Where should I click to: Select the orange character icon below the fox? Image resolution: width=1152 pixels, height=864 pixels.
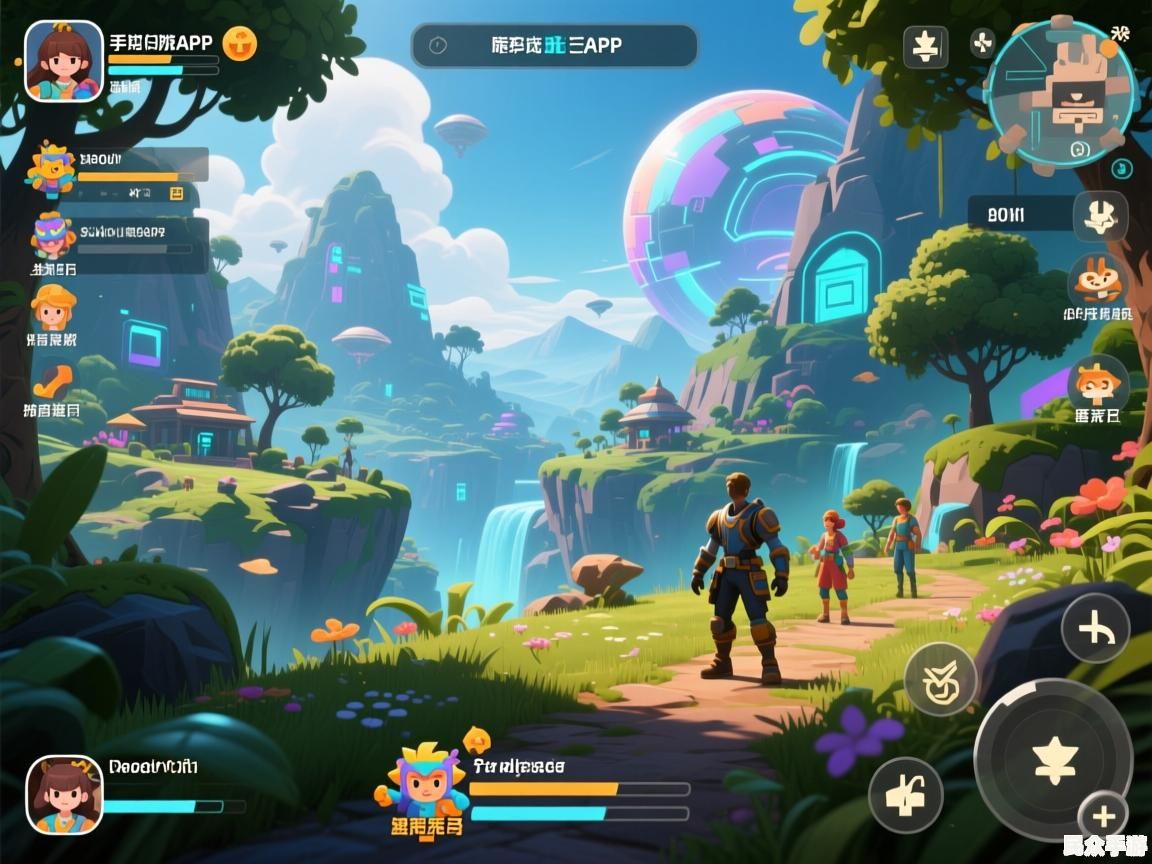(1098, 383)
